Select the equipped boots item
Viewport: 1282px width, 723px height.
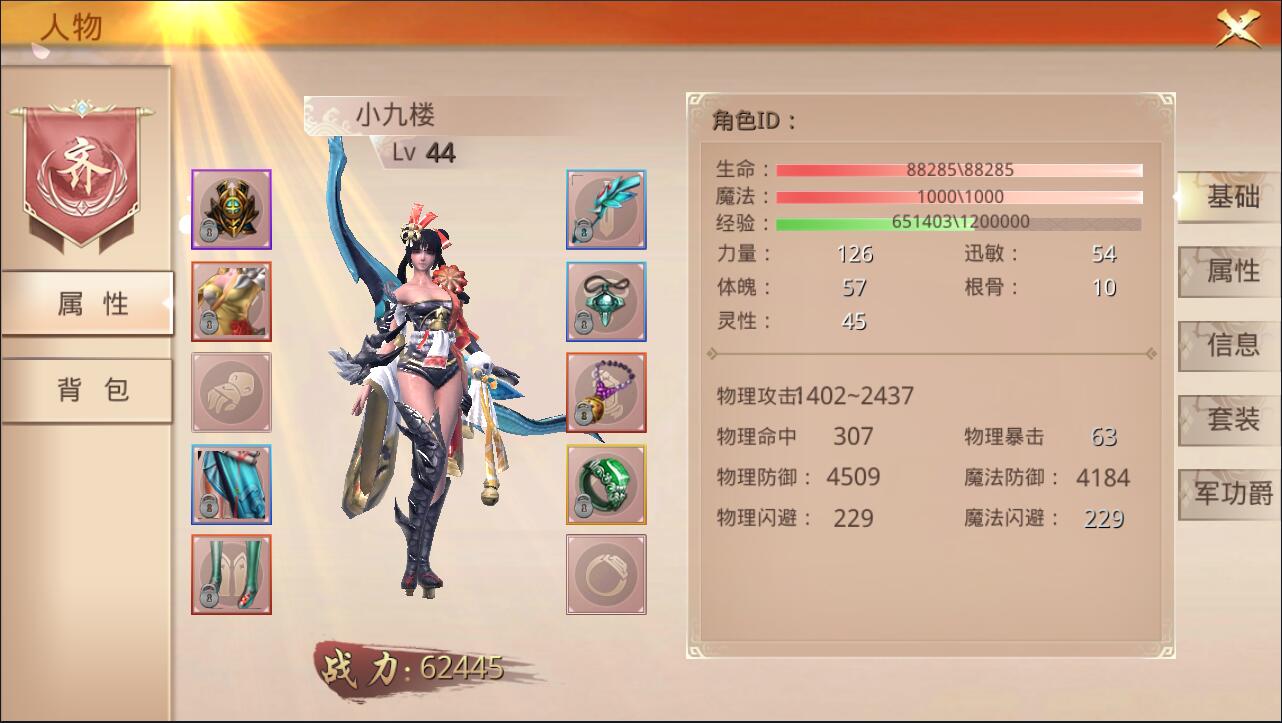(x=231, y=574)
